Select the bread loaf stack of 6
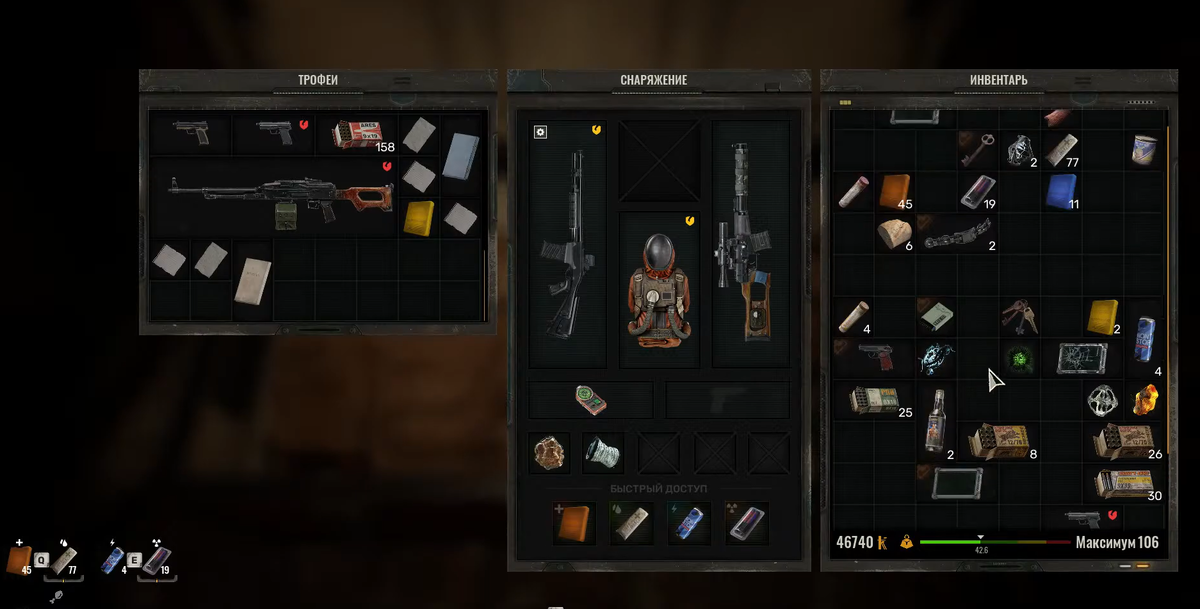The width and height of the screenshot is (1200, 609). (893, 233)
